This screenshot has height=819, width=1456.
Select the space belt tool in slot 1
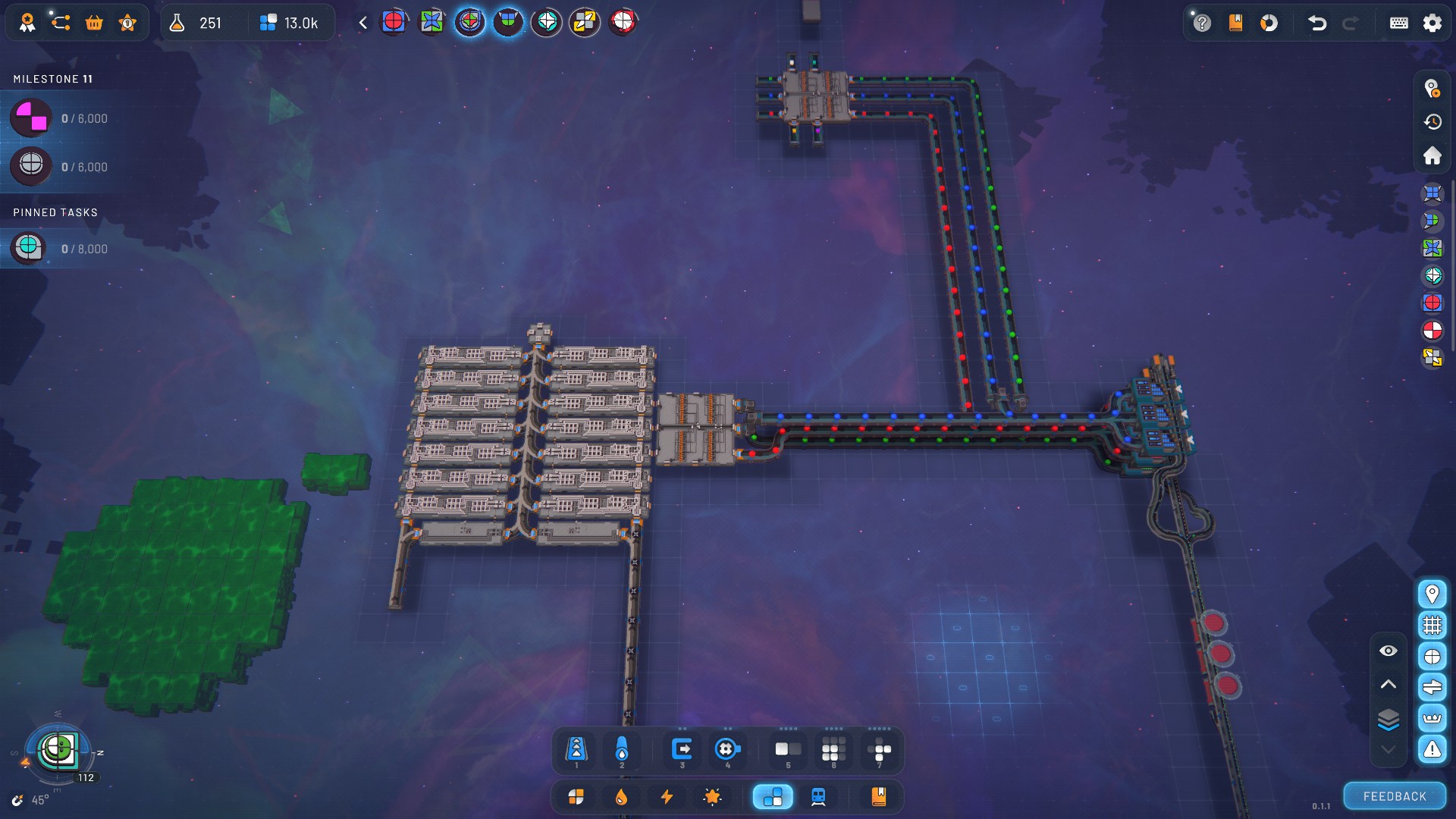[x=576, y=750]
